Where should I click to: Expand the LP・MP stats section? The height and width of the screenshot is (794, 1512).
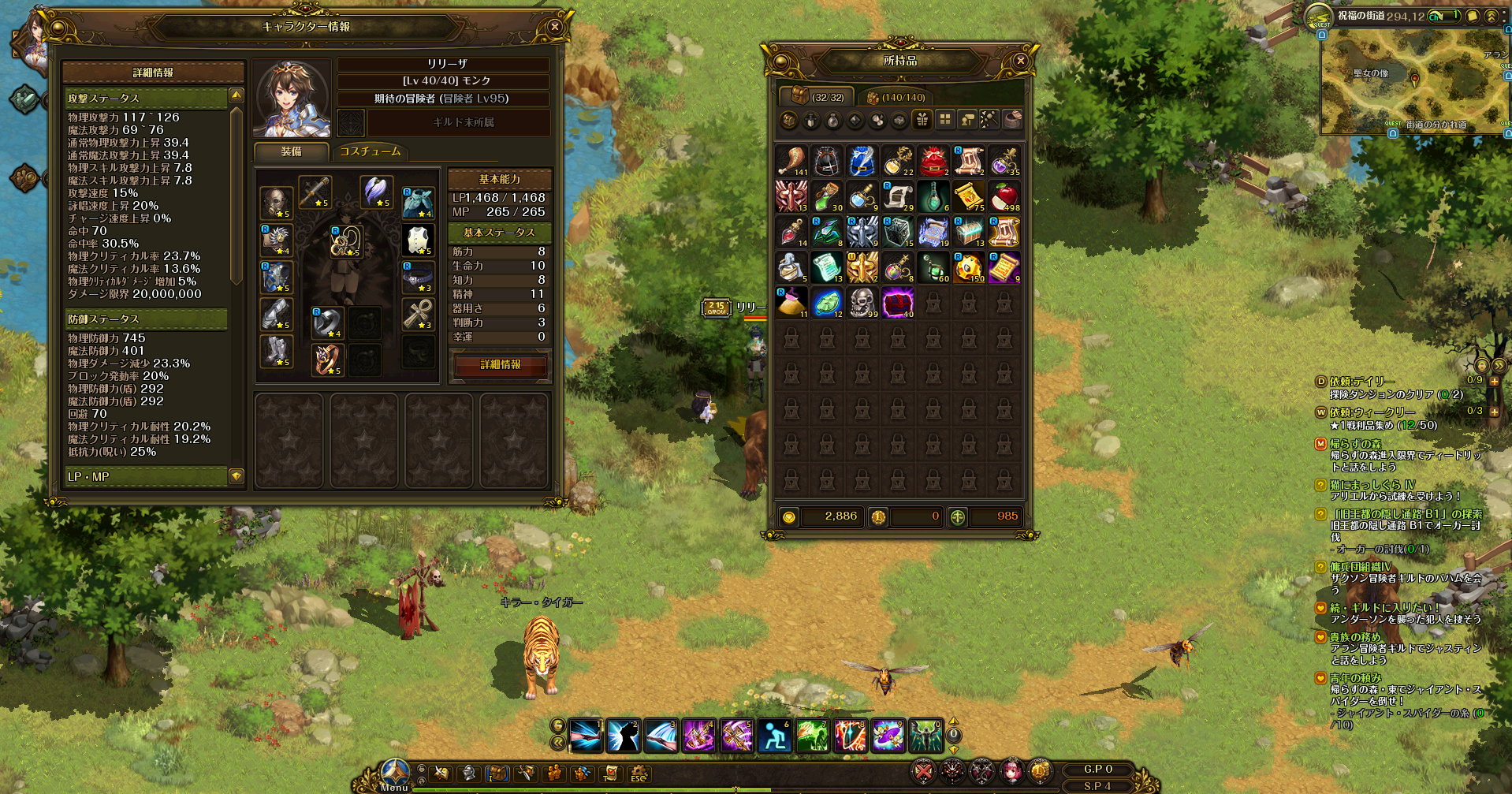236,476
